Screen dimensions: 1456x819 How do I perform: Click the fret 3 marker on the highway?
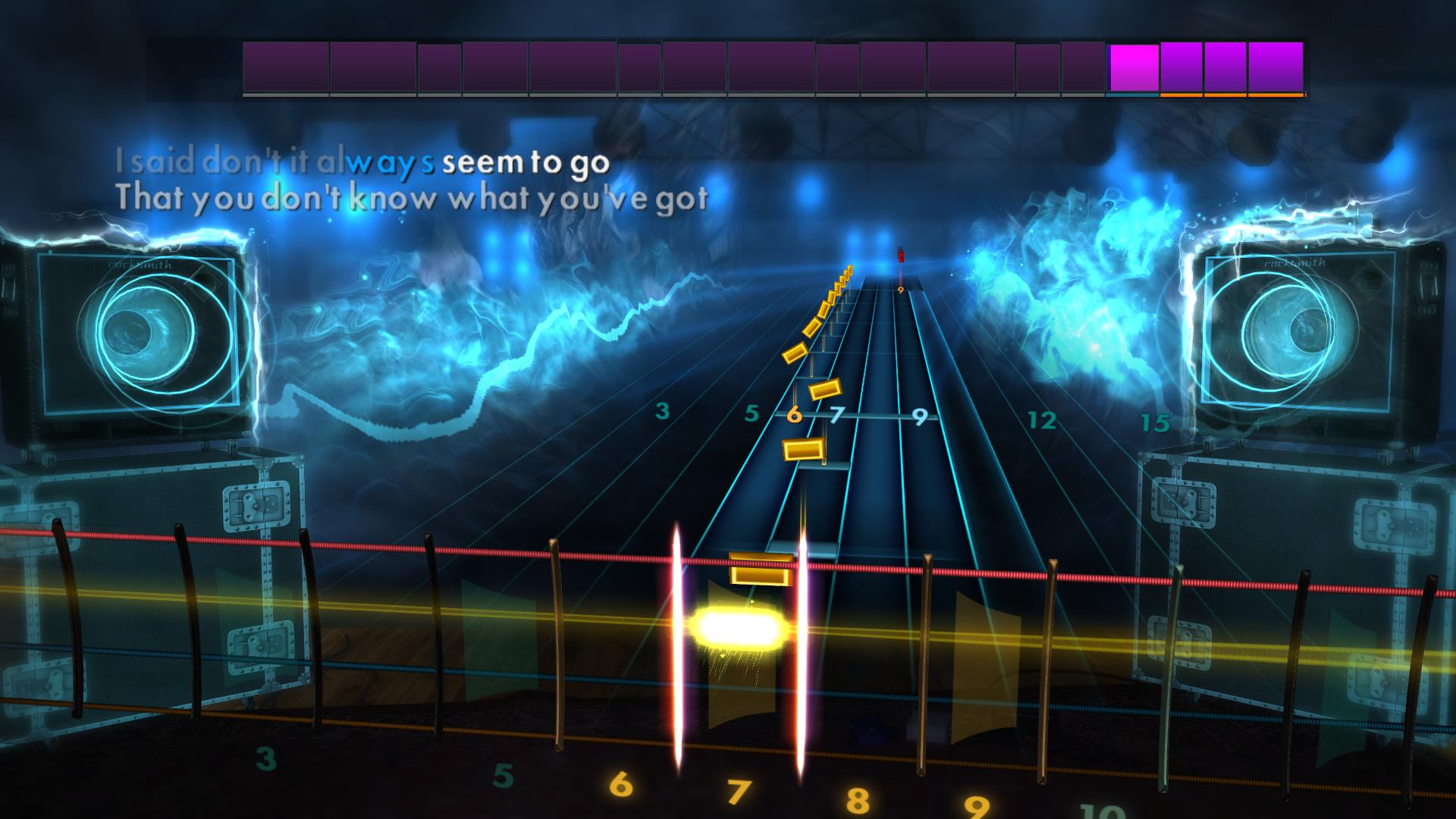pyautogui.click(x=661, y=410)
